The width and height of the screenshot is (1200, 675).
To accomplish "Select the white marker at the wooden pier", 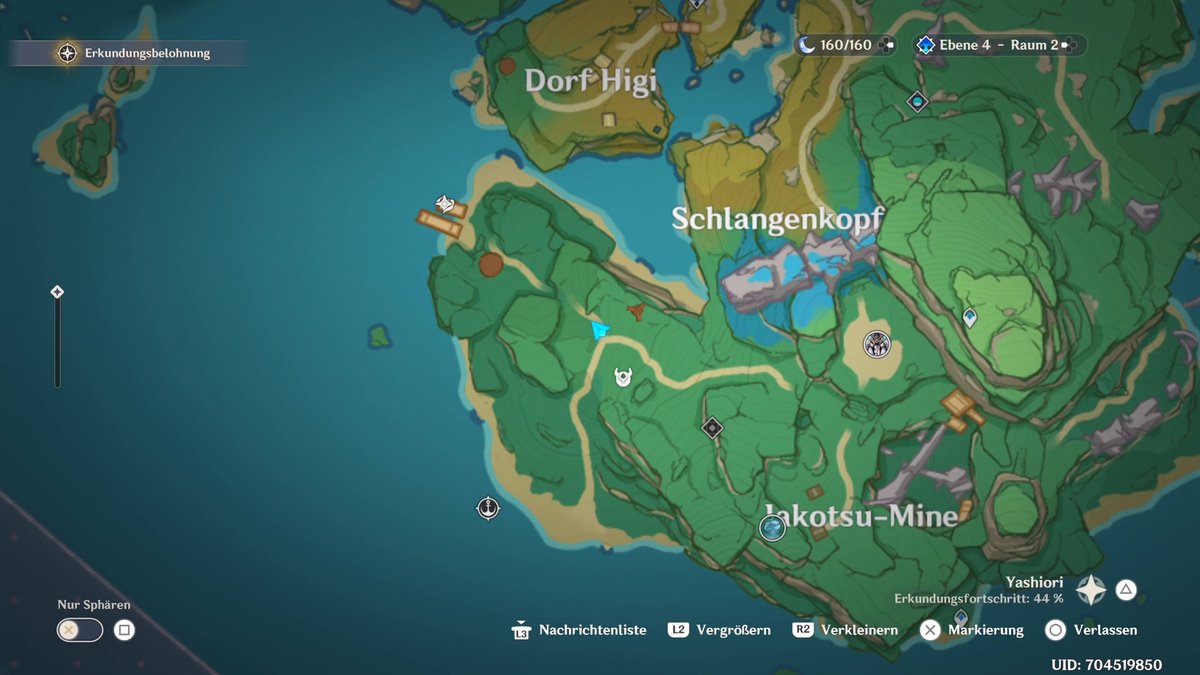I will (x=445, y=205).
